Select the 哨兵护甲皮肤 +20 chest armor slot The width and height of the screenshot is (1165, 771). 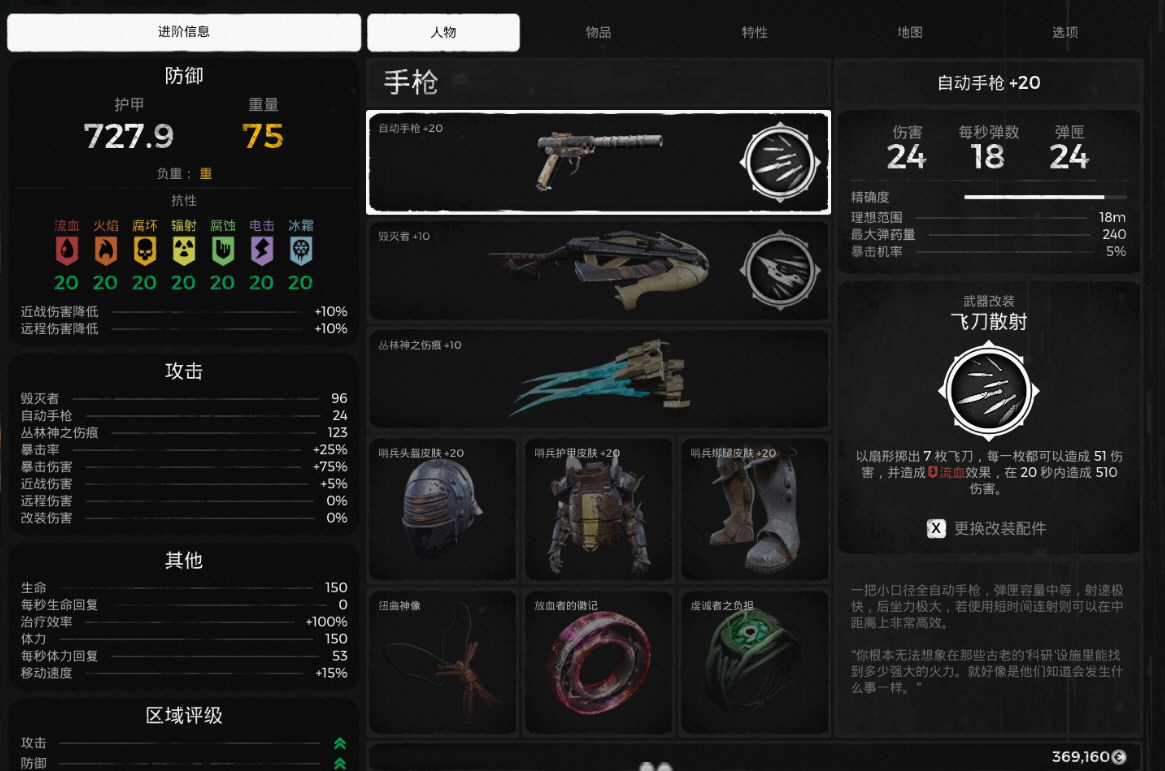(x=598, y=510)
